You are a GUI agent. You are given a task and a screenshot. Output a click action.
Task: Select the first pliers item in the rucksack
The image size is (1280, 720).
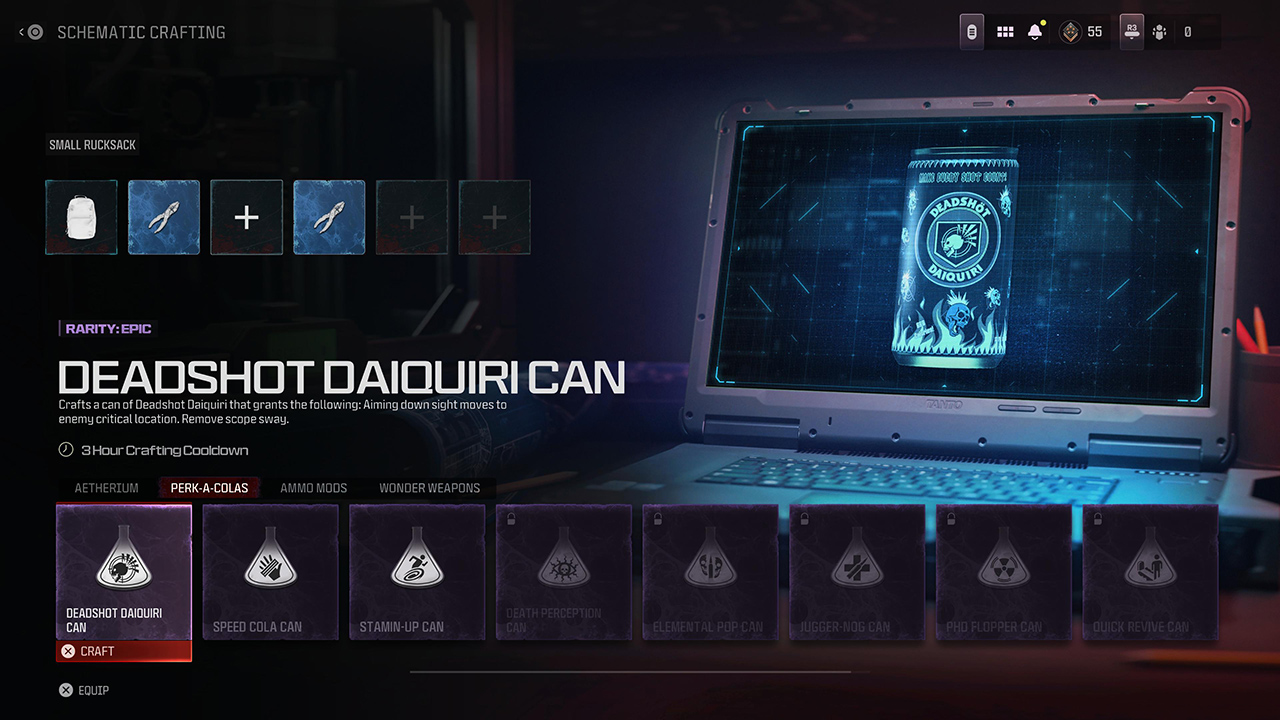tap(163, 217)
